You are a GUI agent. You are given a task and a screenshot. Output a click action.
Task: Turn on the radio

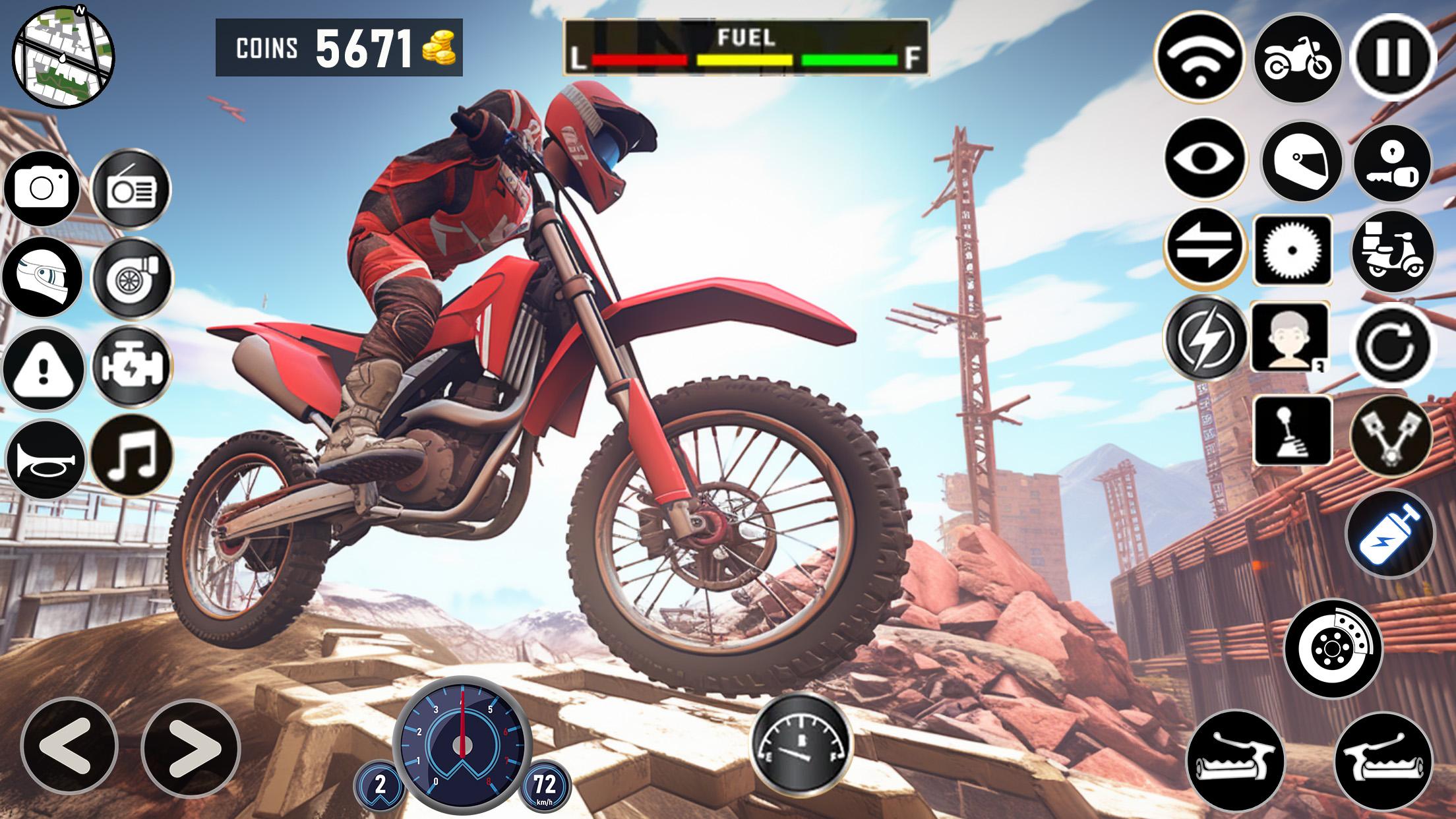click(131, 189)
